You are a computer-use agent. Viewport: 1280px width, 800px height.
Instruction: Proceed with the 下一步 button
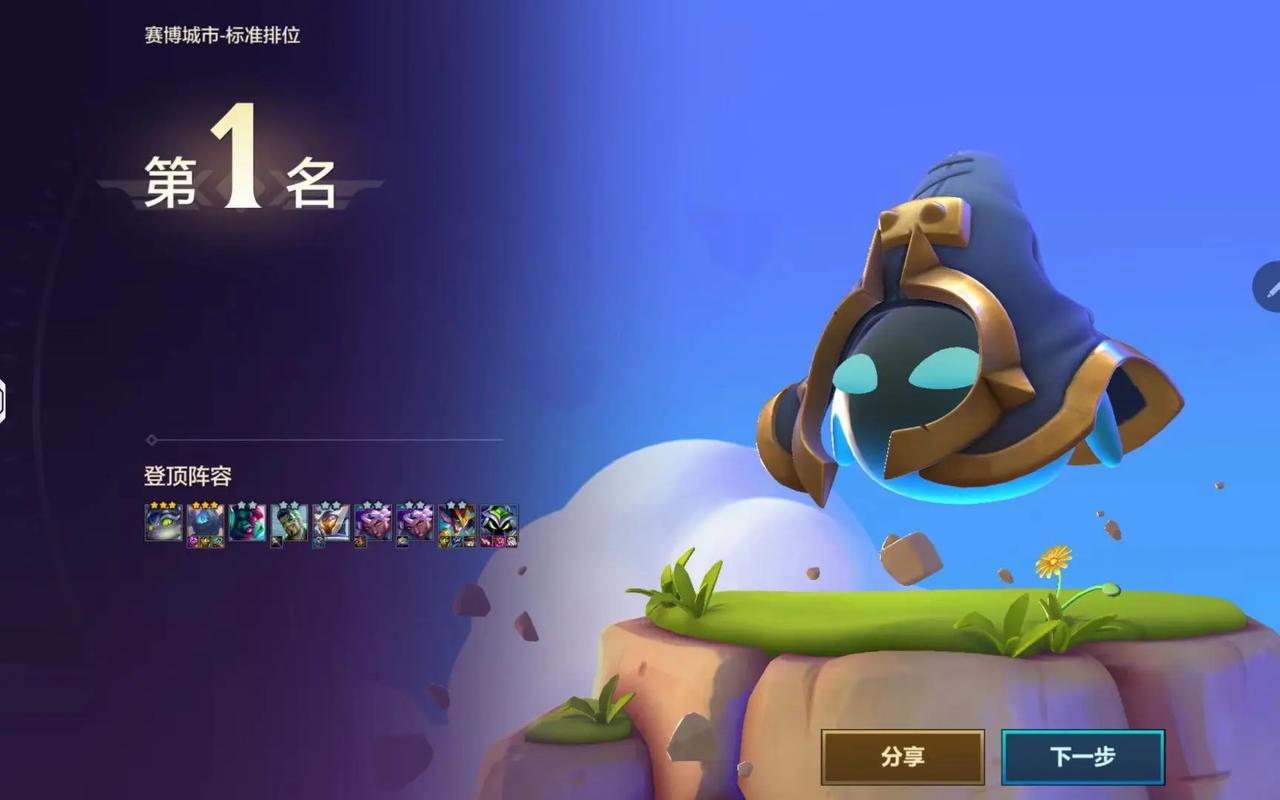[1082, 757]
